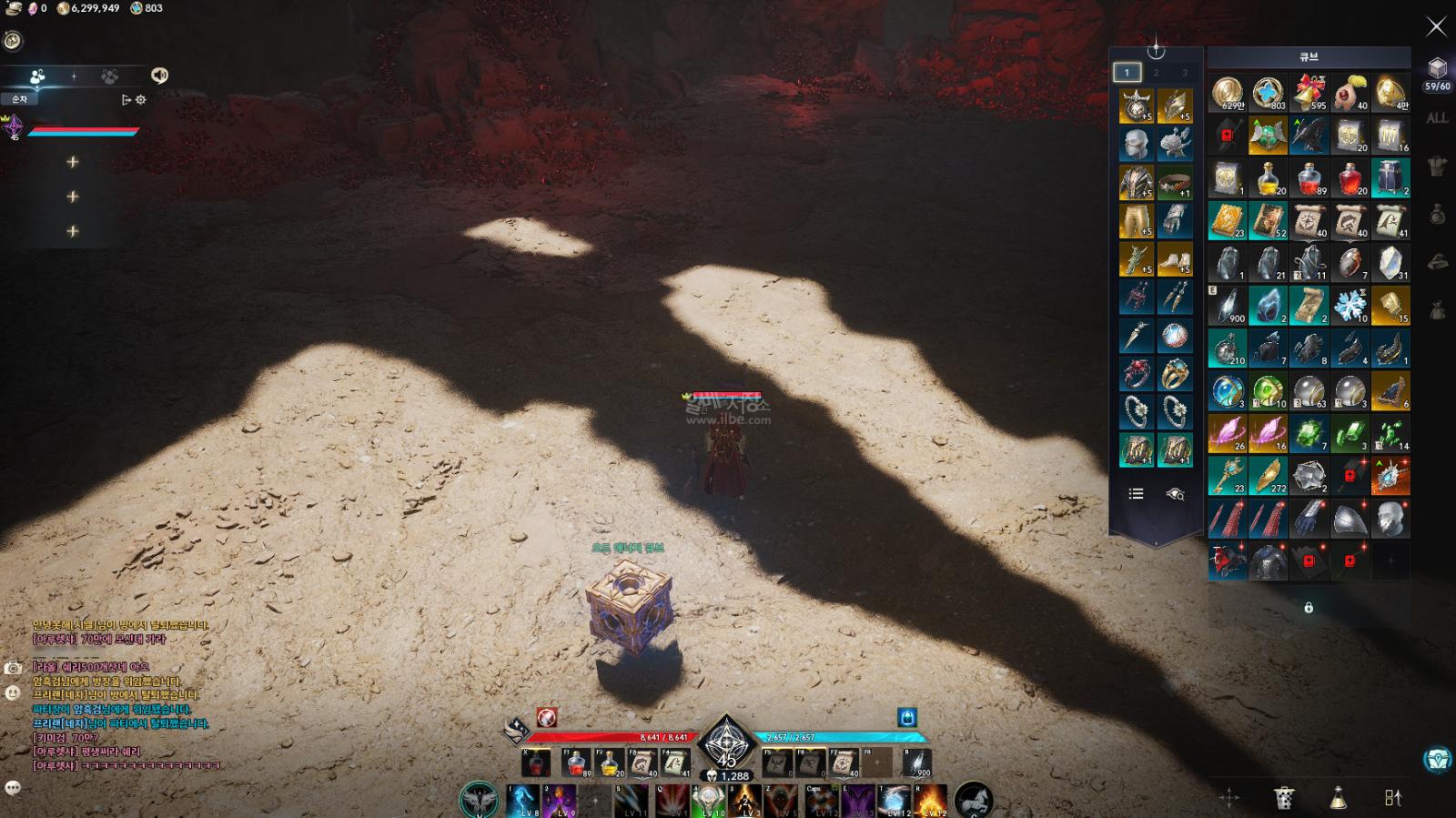Click the trash bin delete button
The image size is (1456, 818).
1283,798
